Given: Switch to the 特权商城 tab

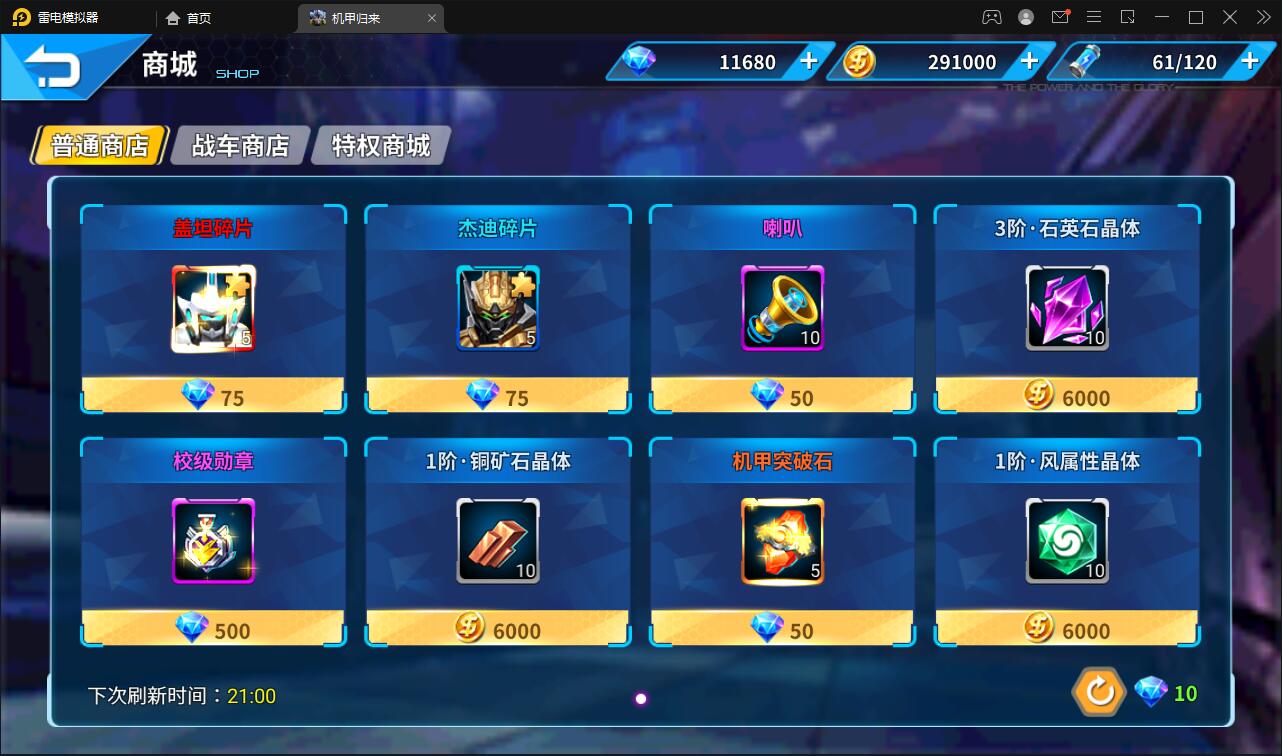Looking at the screenshot, I should pos(380,144).
